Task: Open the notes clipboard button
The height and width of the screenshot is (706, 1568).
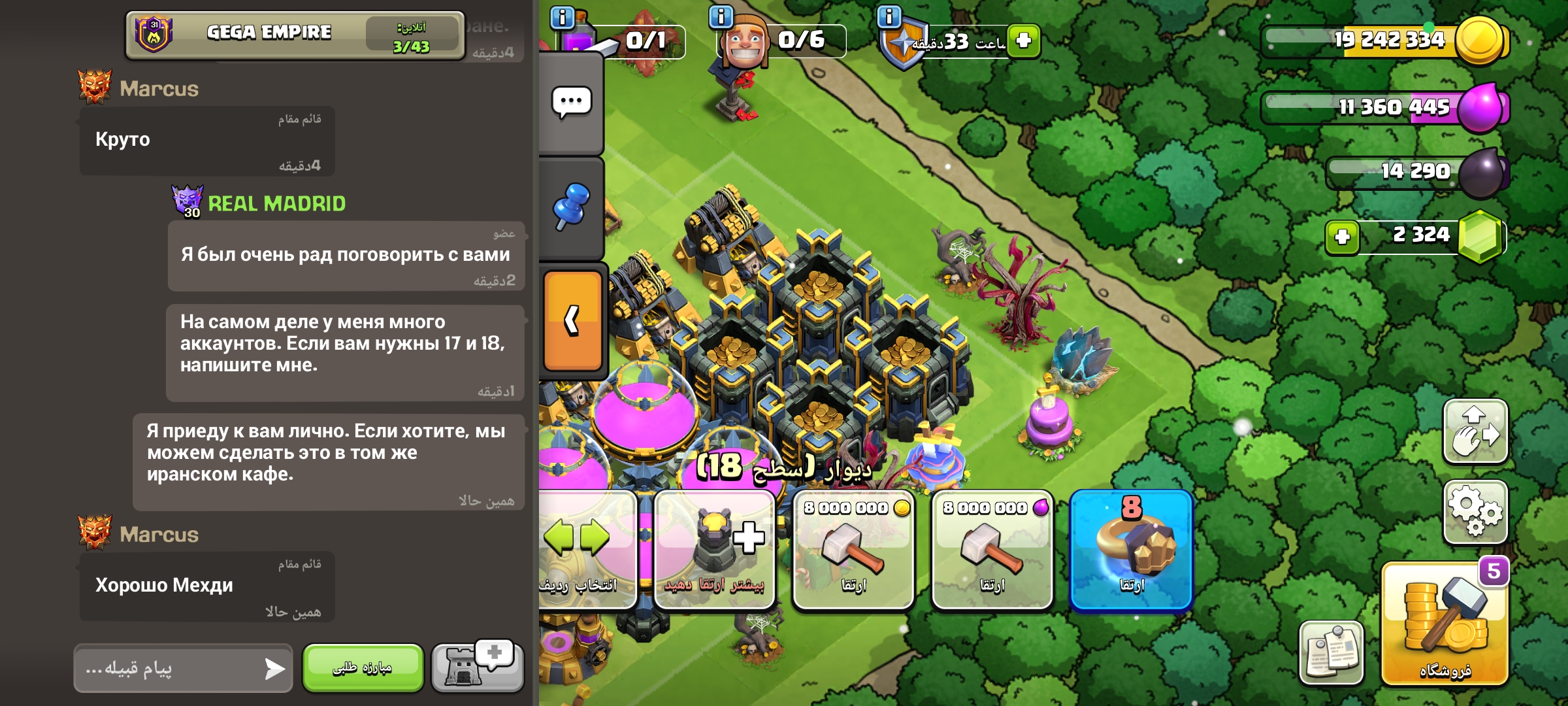Action: [1331, 652]
